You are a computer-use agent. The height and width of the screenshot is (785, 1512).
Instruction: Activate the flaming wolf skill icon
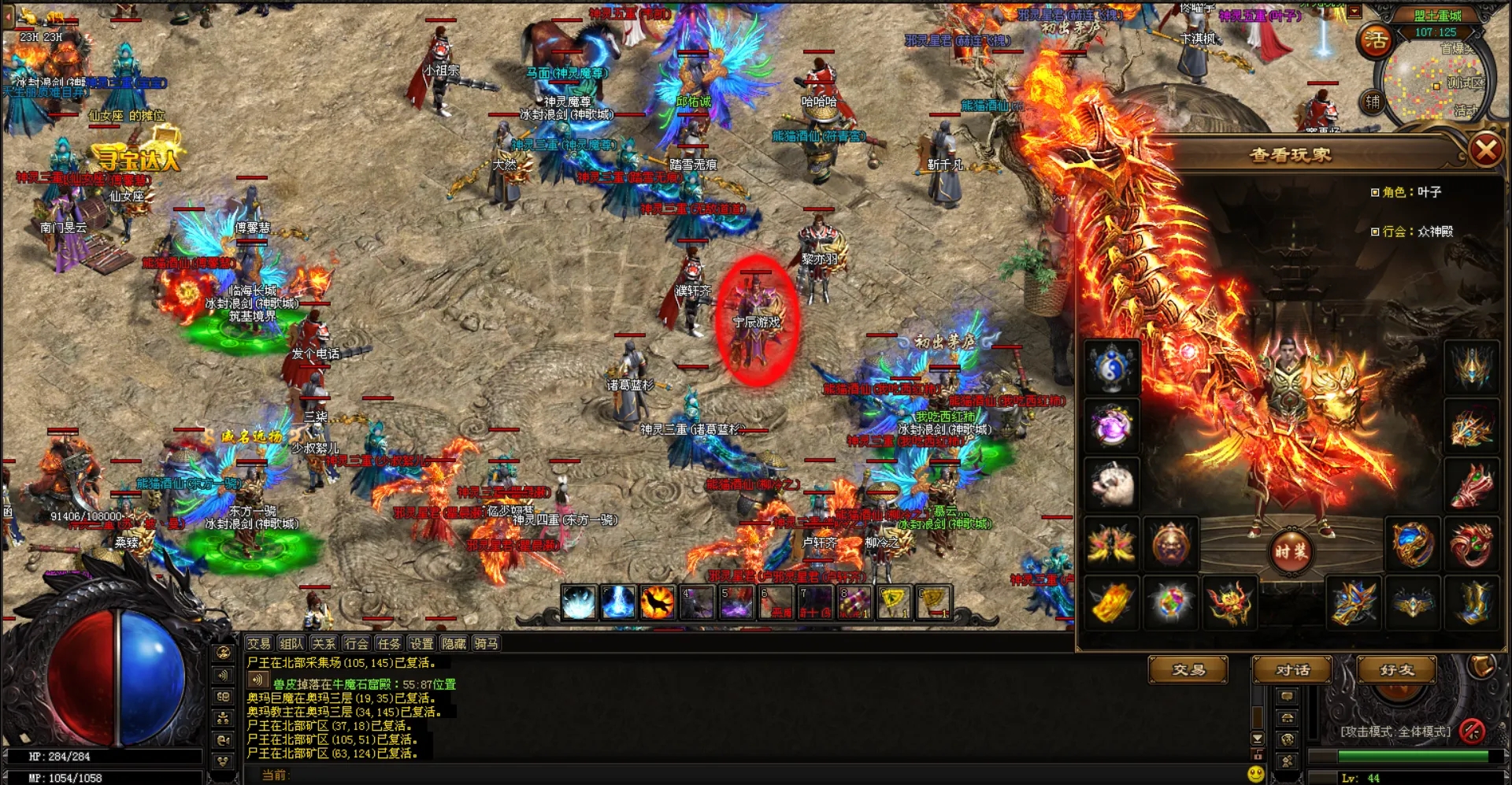(x=657, y=602)
